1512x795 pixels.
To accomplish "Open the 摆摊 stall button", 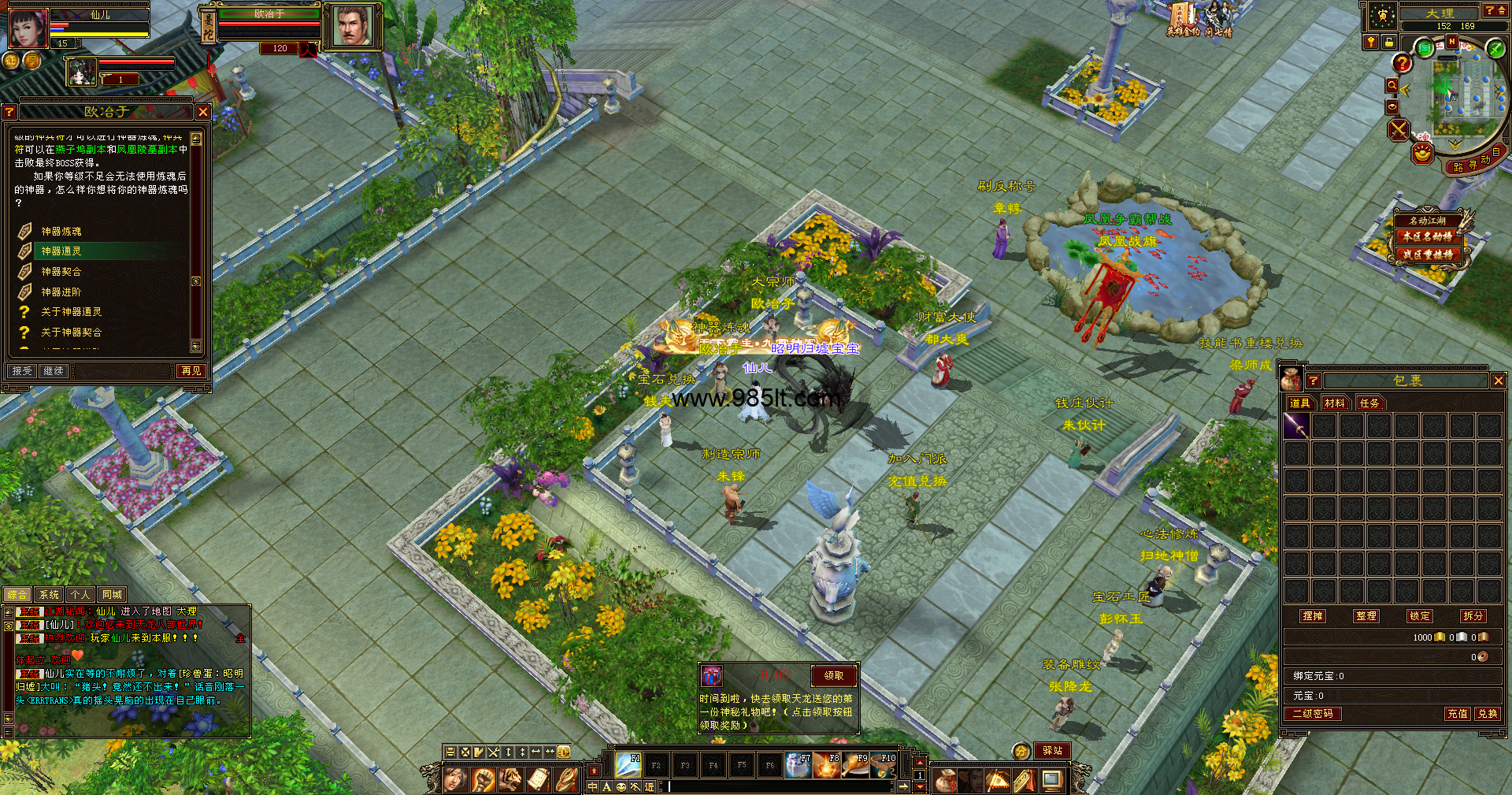I will click(x=1313, y=616).
